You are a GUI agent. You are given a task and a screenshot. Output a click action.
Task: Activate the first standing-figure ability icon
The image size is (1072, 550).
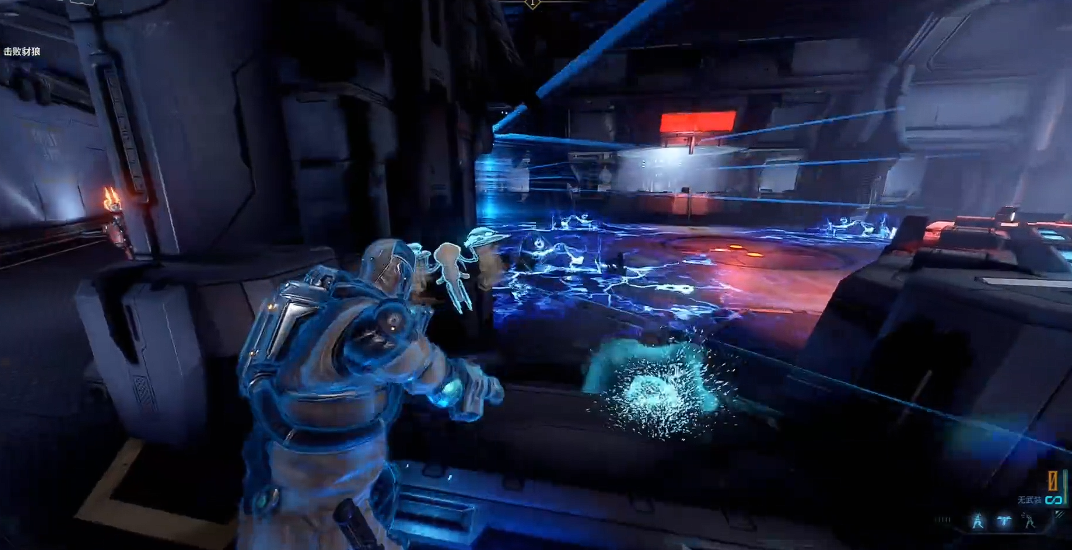coord(978,521)
